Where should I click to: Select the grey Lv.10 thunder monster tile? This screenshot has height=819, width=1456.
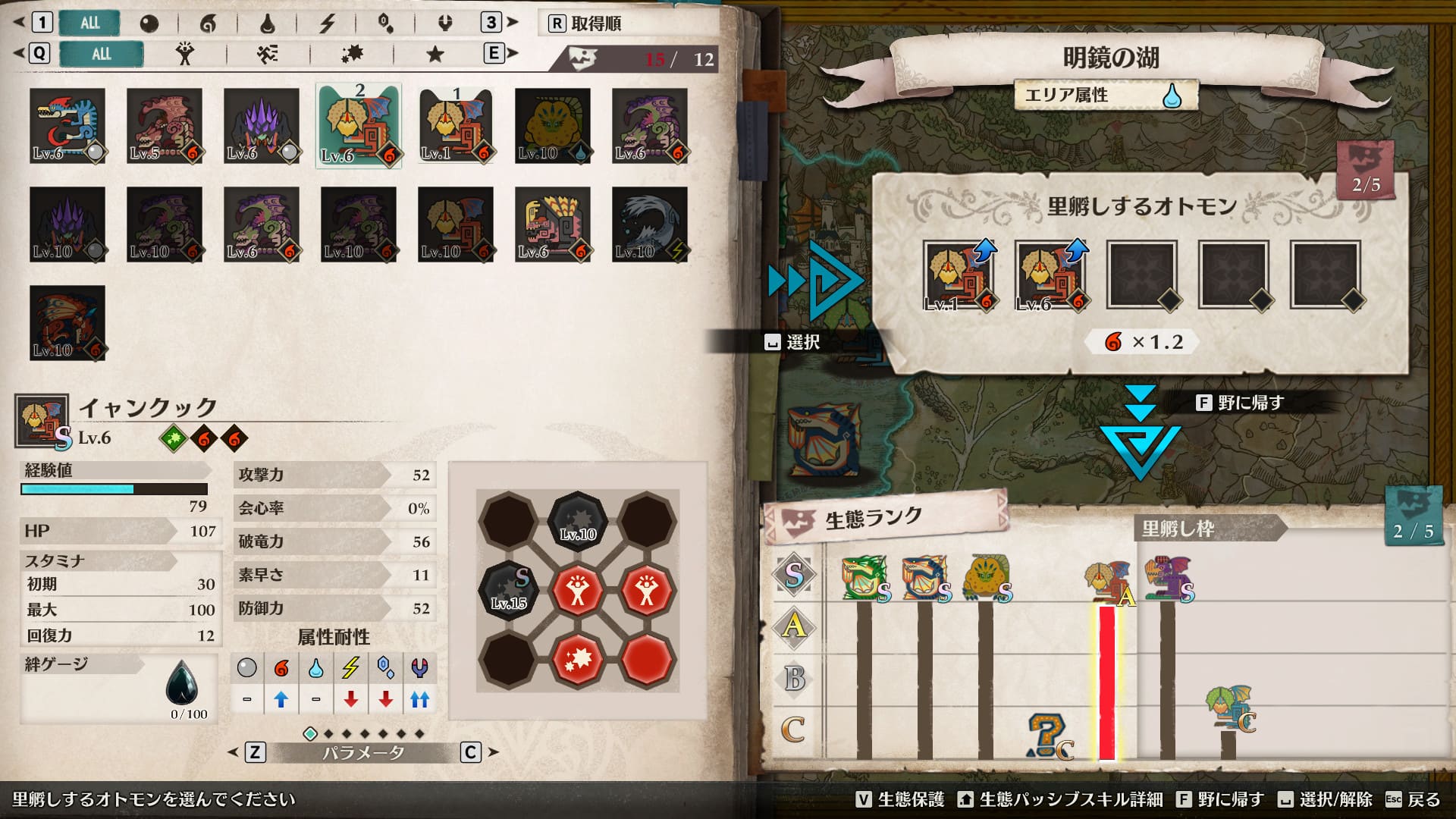point(650,224)
